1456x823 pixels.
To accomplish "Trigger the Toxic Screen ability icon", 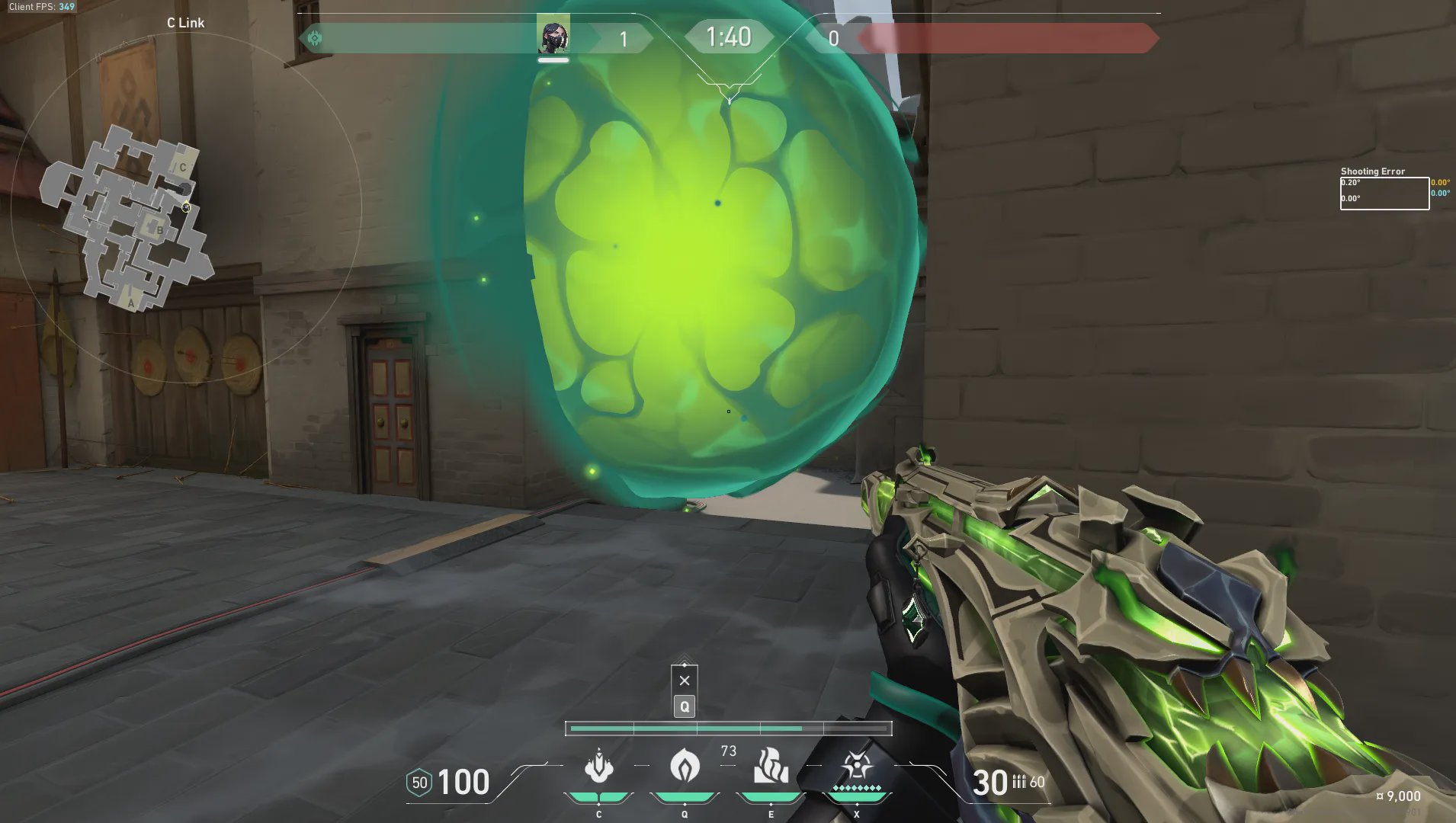I will (771, 767).
